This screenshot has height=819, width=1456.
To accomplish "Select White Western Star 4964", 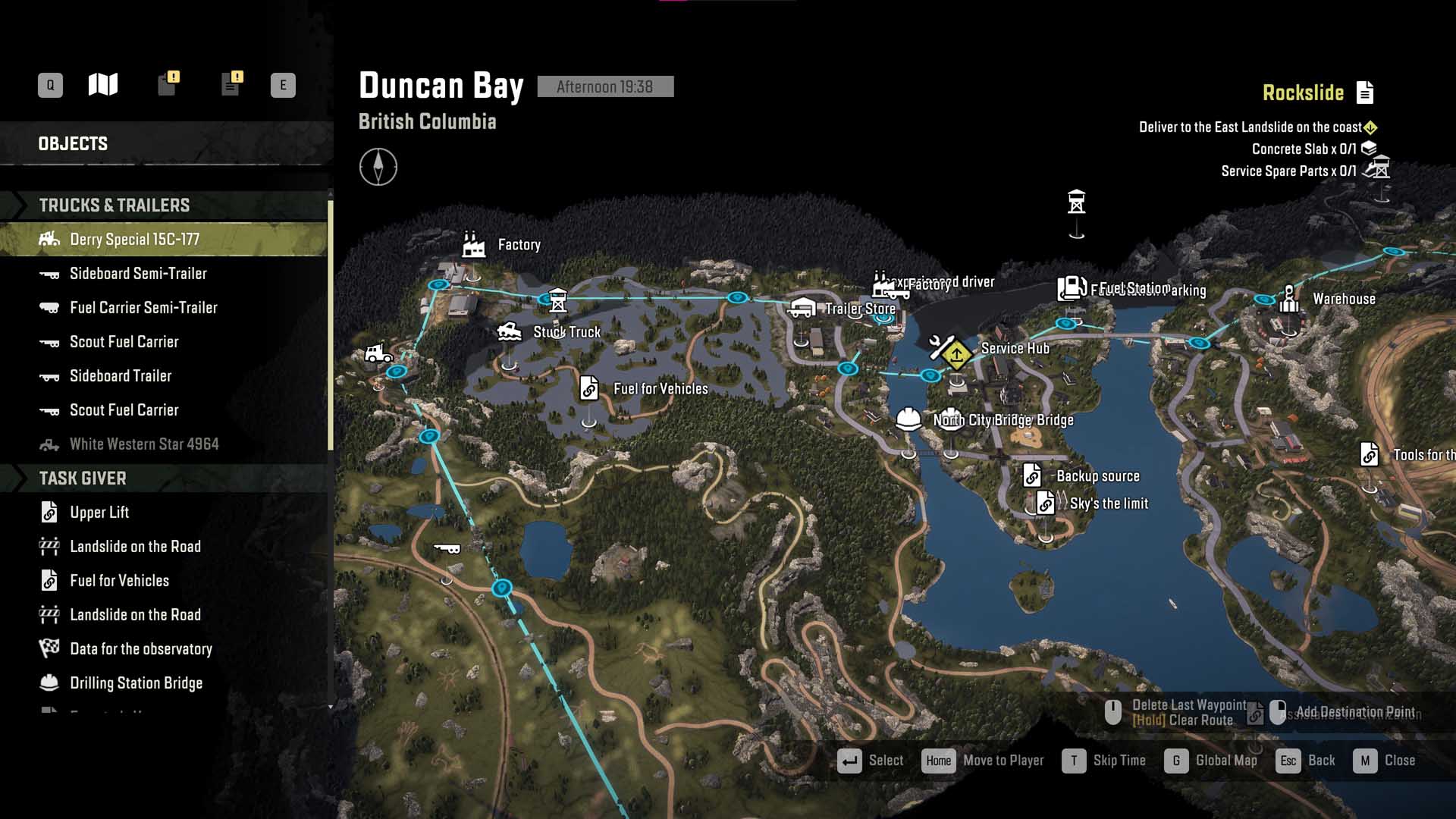I will point(144,444).
